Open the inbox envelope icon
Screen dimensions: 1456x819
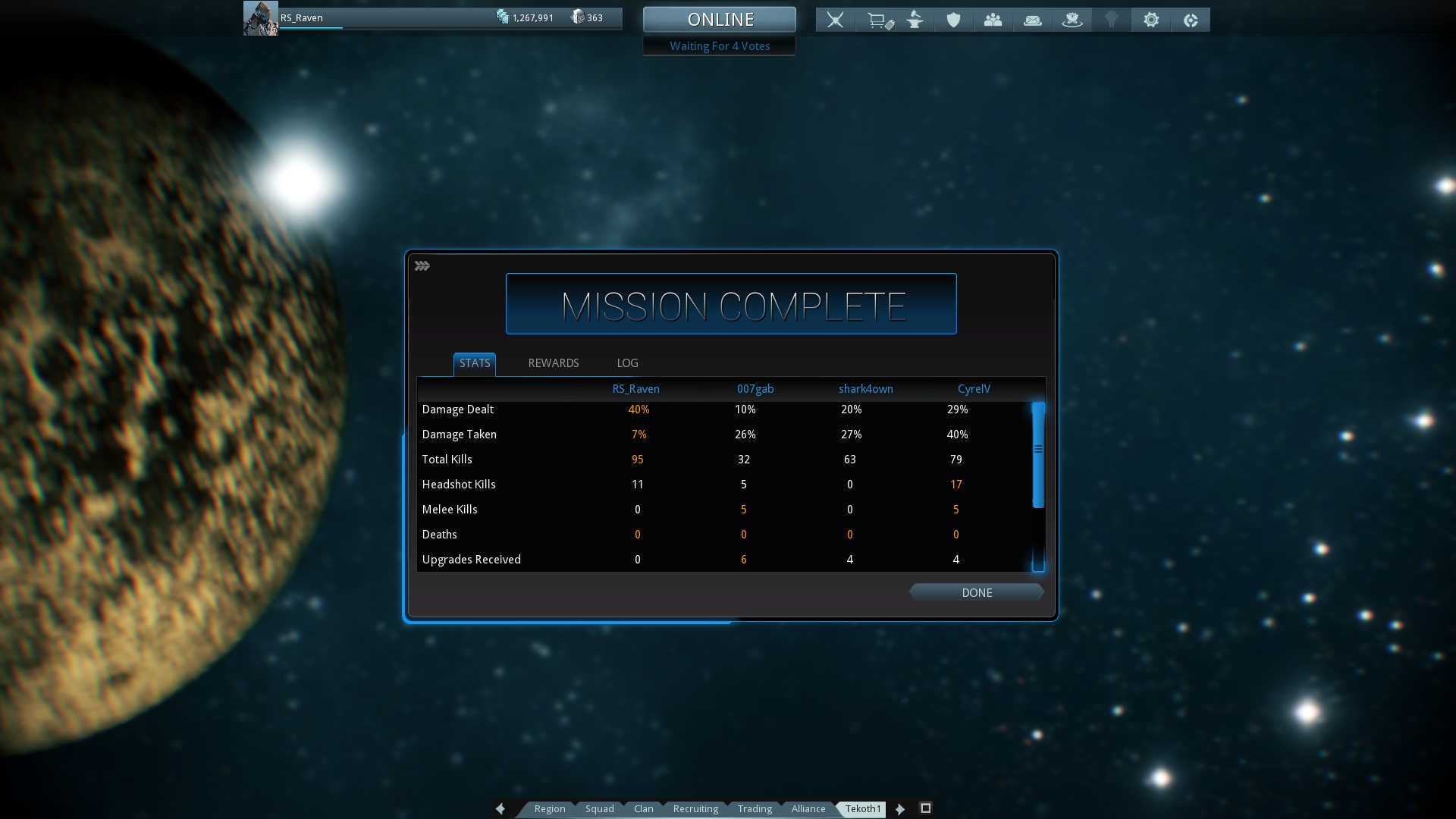(x=1032, y=20)
